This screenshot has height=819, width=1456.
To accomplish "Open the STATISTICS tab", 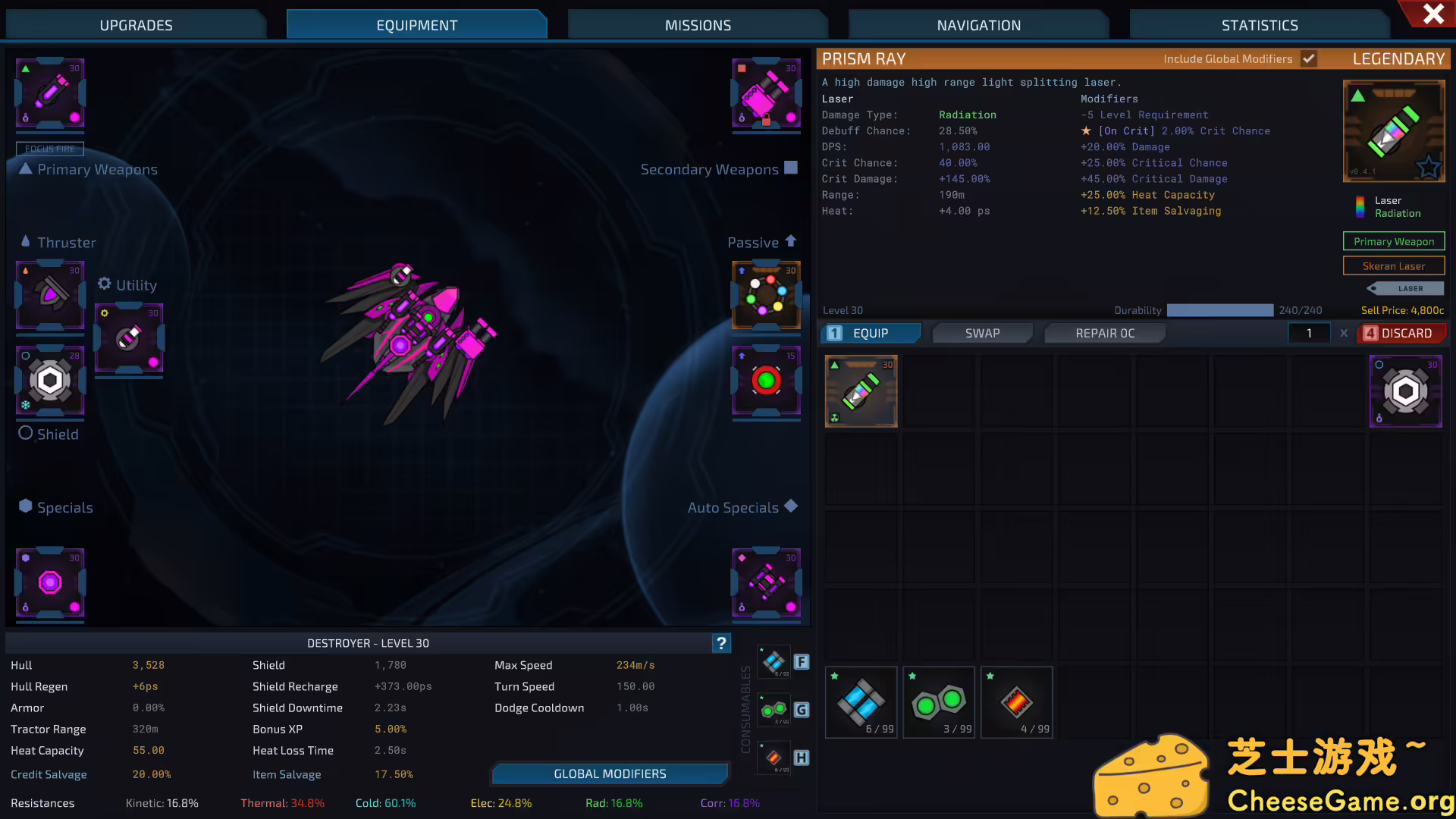I will click(1259, 24).
